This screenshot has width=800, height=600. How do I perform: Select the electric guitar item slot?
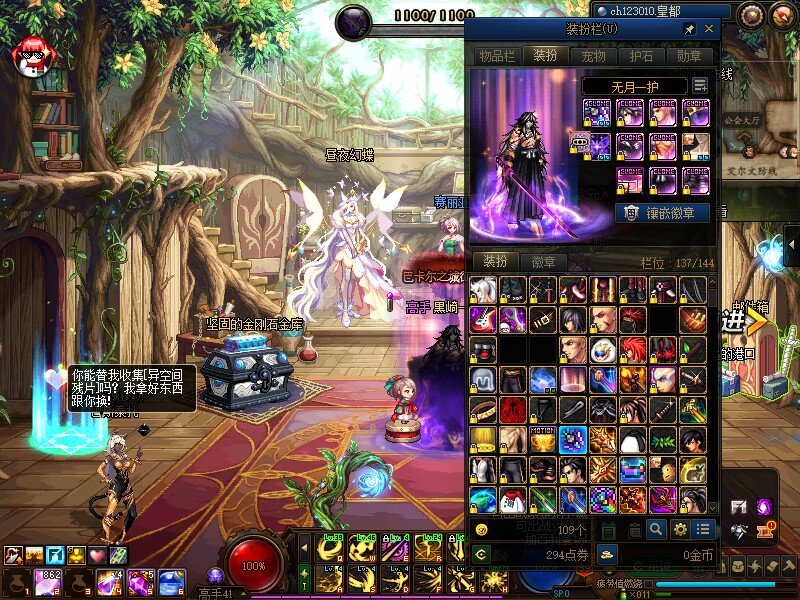click(x=483, y=320)
